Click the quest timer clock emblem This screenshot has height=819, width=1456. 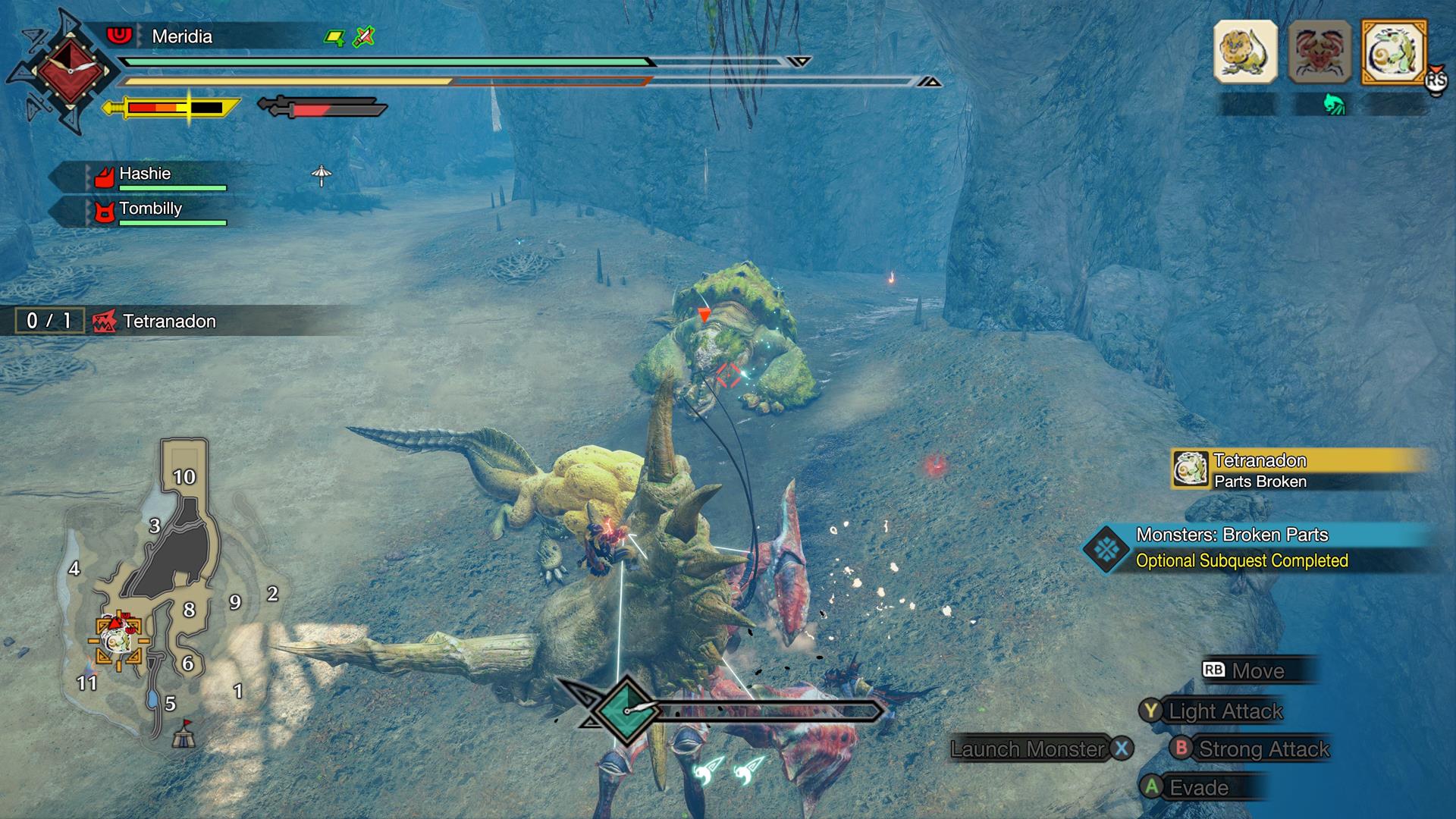coord(70,70)
